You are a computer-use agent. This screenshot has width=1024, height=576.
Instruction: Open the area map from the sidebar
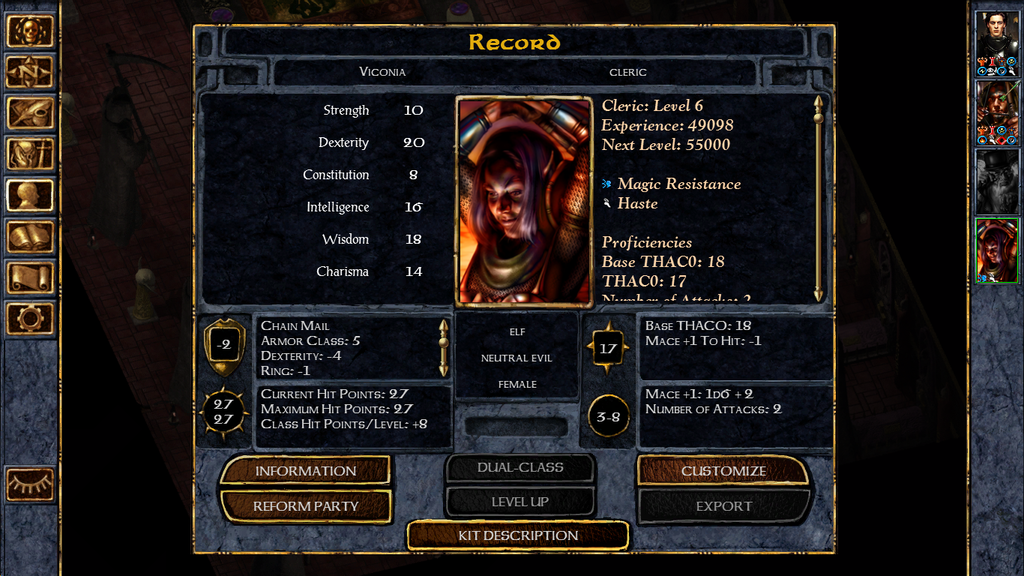pos(30,72)
